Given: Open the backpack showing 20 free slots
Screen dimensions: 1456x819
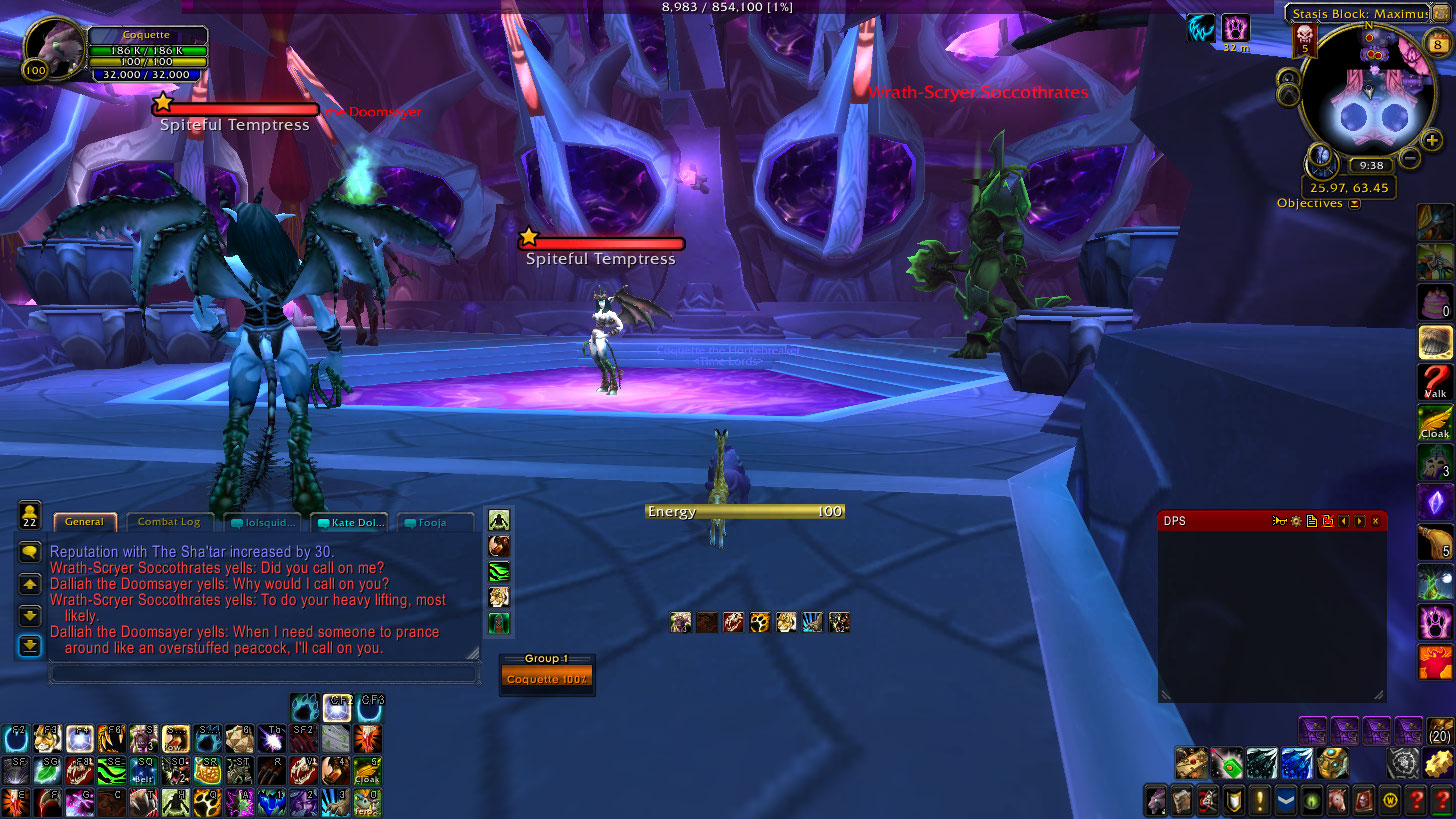Looking at the screenshot, I should coord(1439,731).
